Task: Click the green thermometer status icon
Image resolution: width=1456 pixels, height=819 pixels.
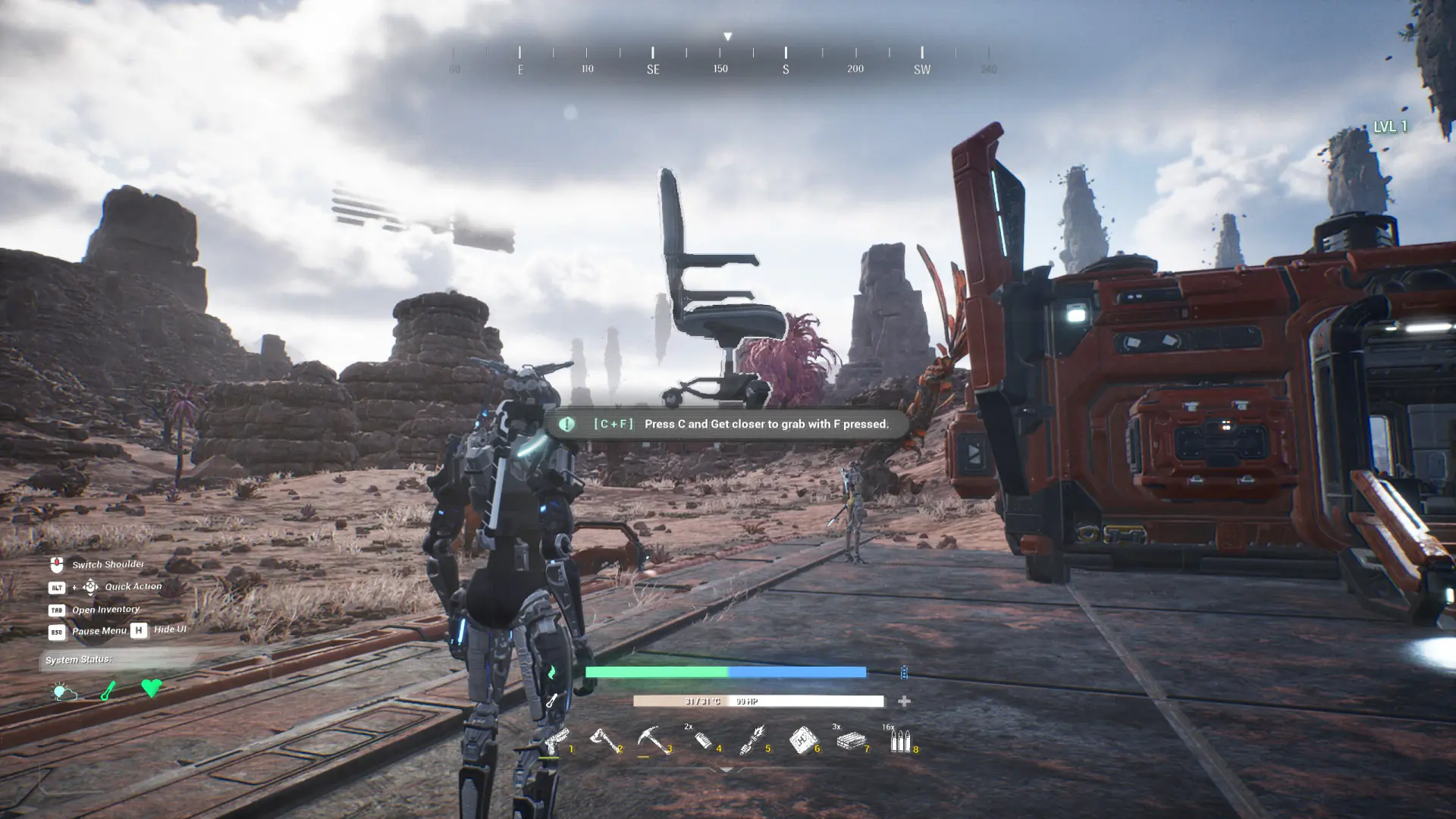Action: coord(108,690)
